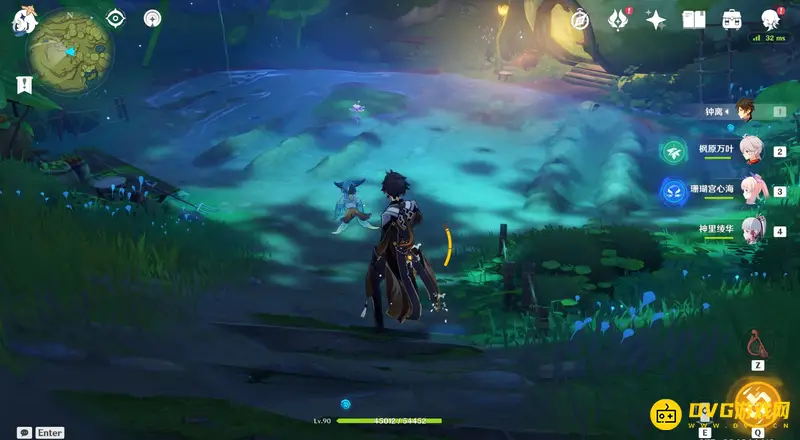Click the circular icon right of the eye
The image size is (800, 440).
pos(152,18)
